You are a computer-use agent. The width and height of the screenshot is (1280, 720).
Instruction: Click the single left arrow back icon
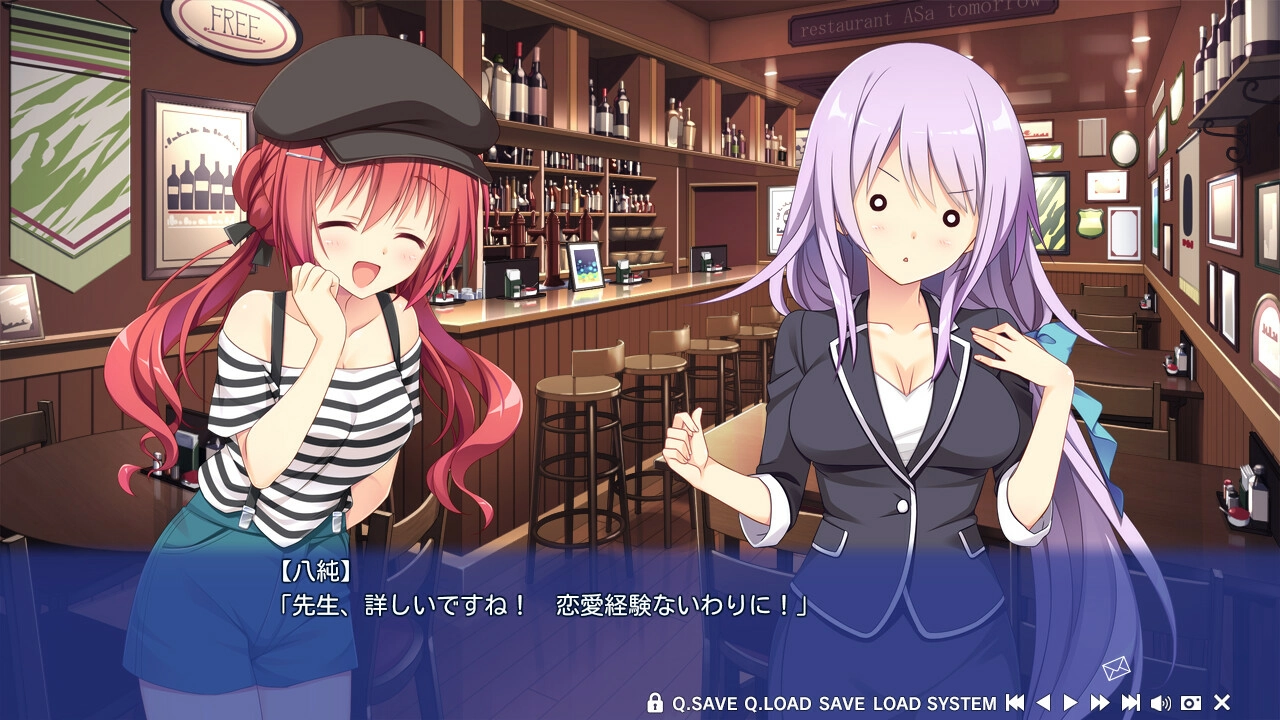click(x=1043, y=703)
